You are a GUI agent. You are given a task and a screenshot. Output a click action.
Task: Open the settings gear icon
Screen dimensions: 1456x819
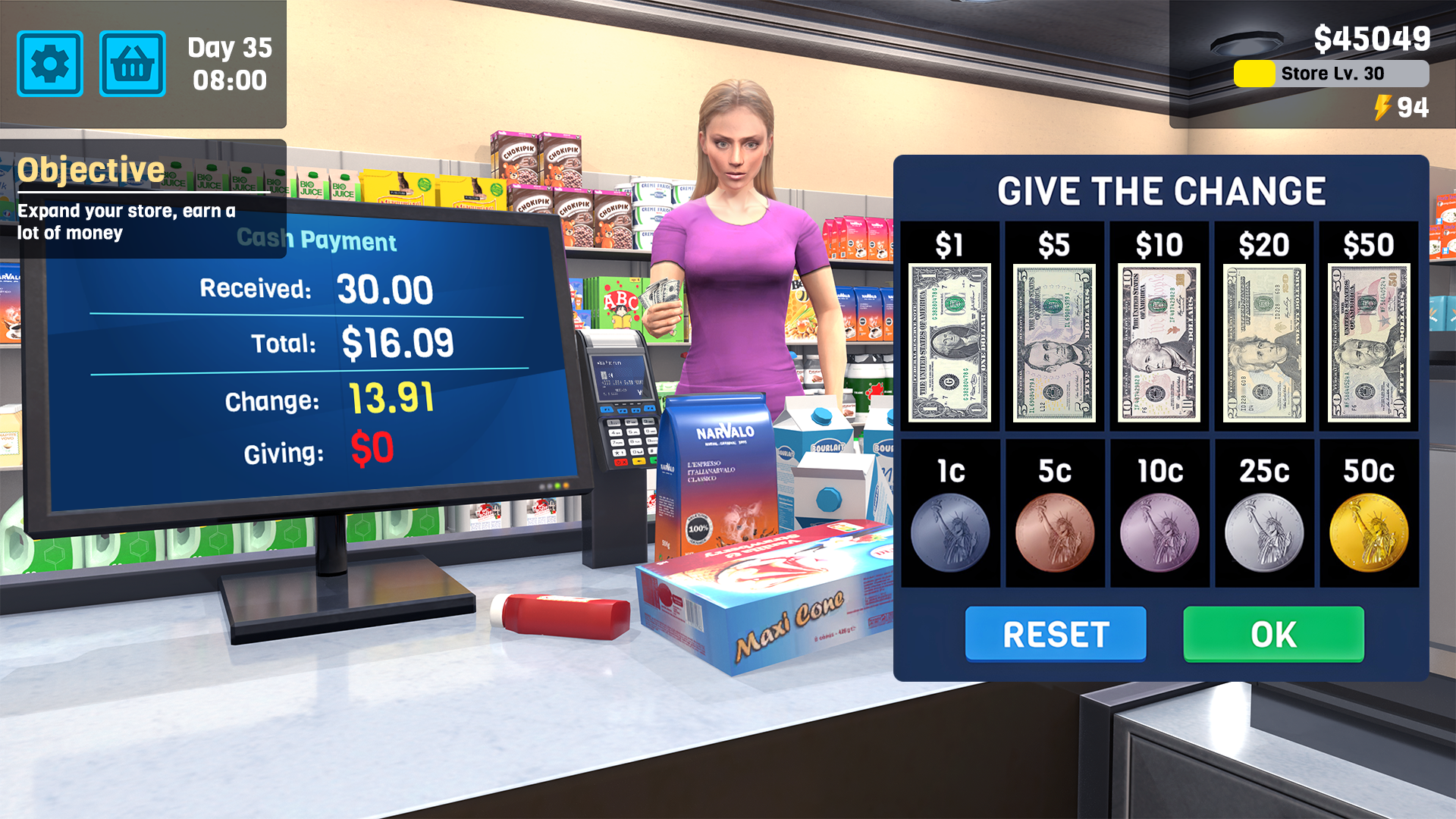pyautogui.click(x=50, y=63)
